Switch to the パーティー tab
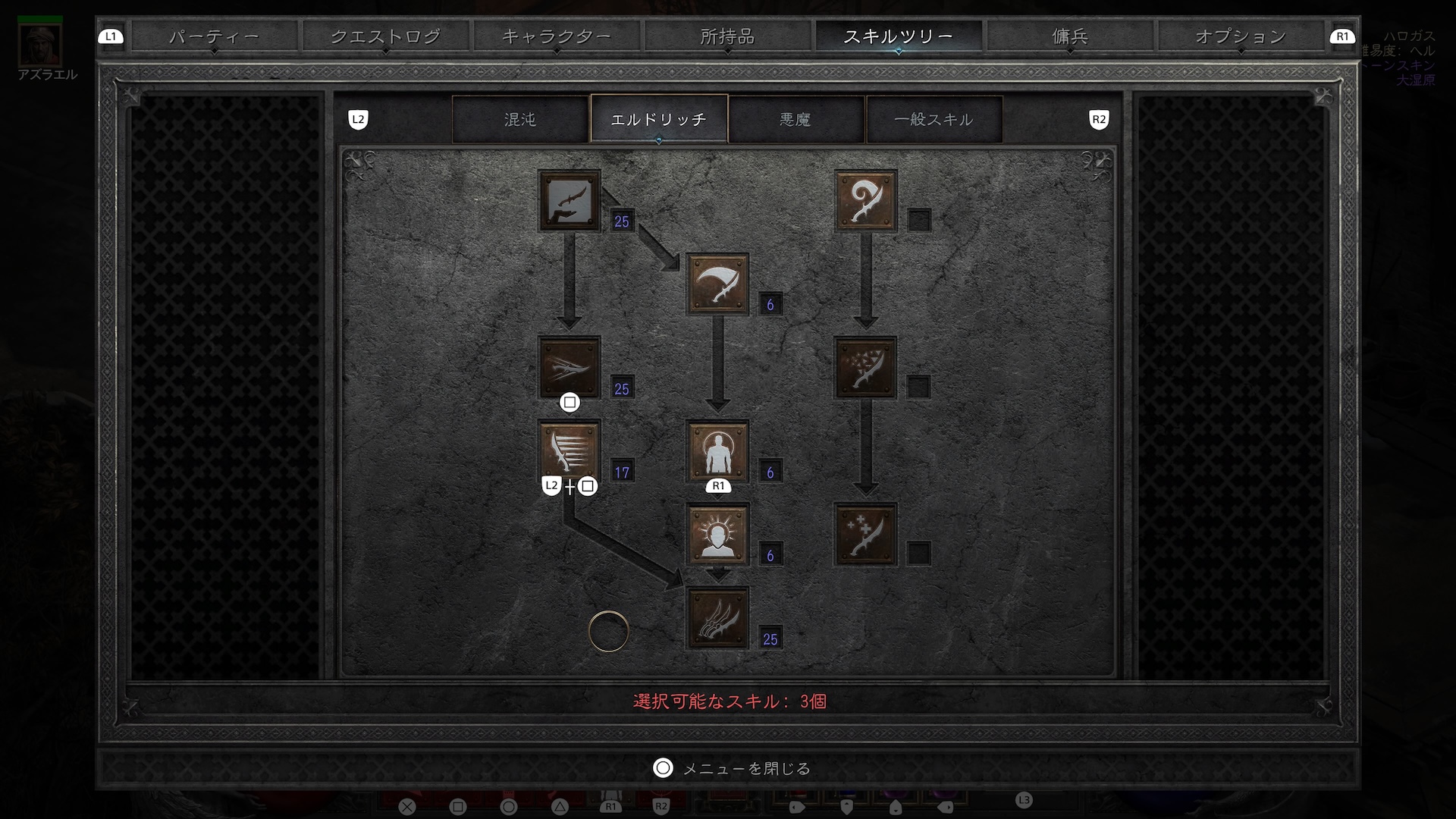The height and width of the screenshot is (819, 1456). click(214, 36)
